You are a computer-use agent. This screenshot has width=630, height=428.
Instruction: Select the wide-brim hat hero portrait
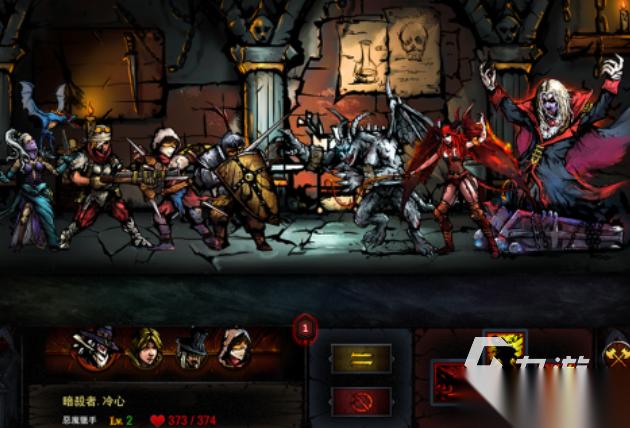click(96, 349)
